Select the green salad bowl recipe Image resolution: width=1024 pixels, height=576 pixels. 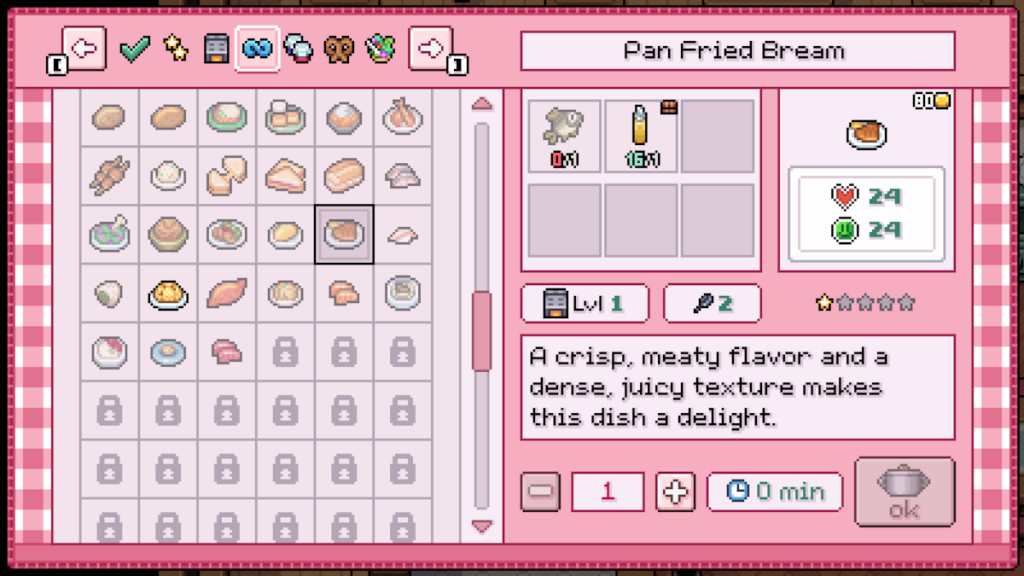coord(109,235)
